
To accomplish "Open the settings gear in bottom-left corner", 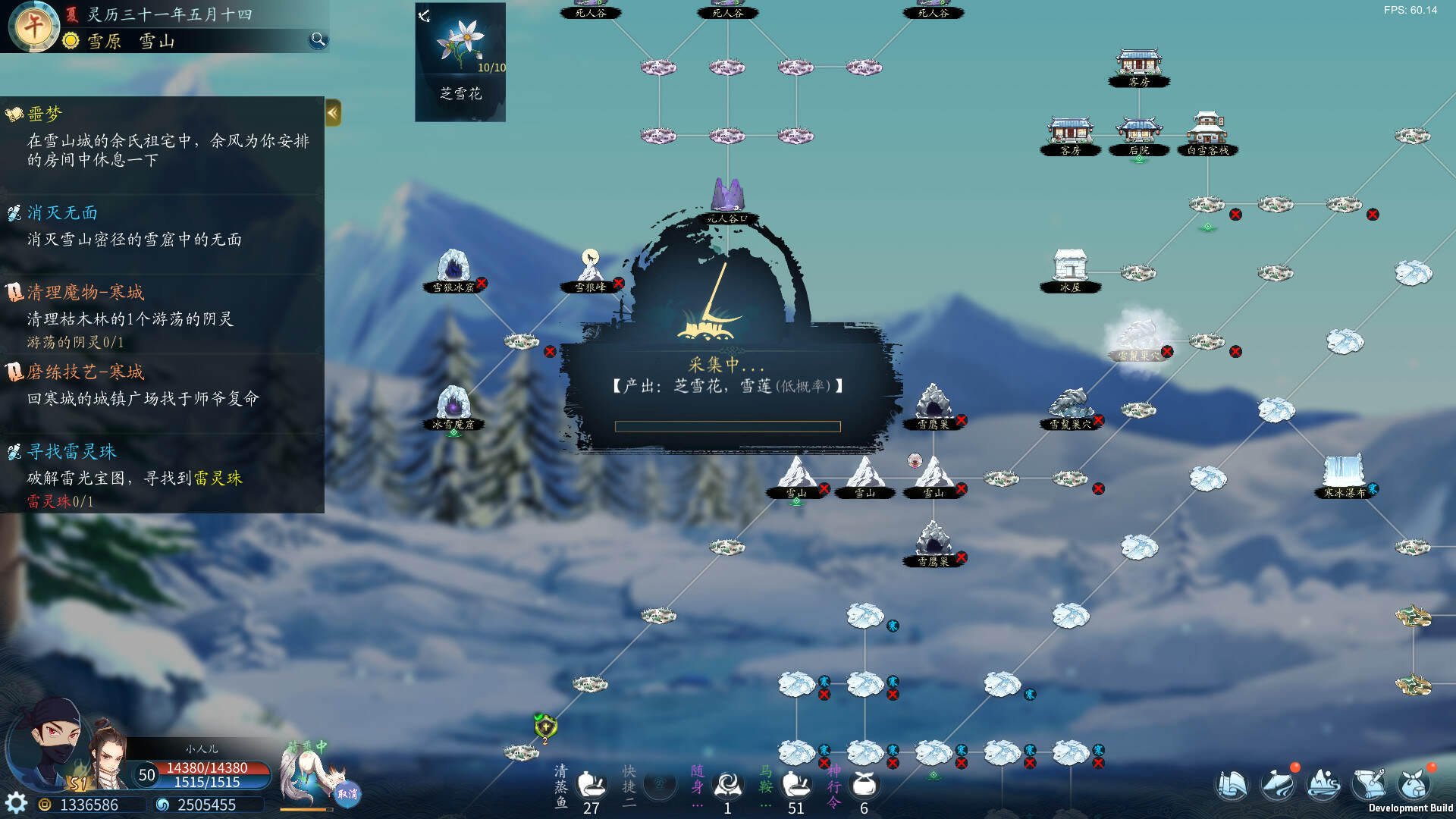I will (17, 802).
